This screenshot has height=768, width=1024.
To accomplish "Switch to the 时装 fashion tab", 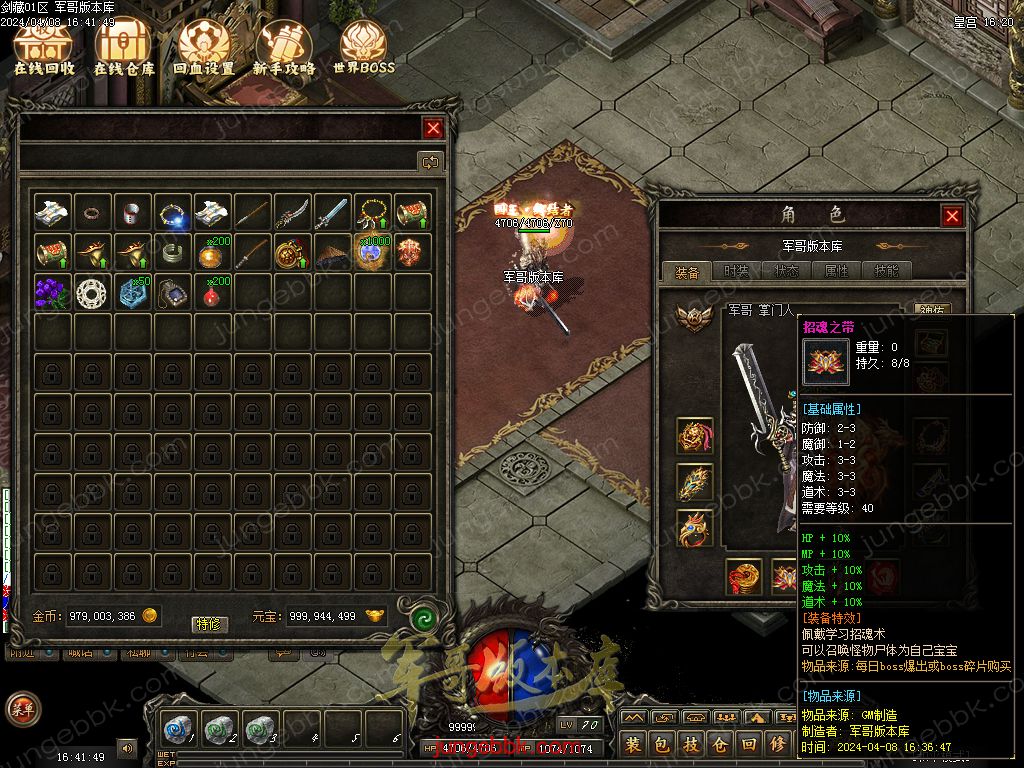I will point(737,271).
